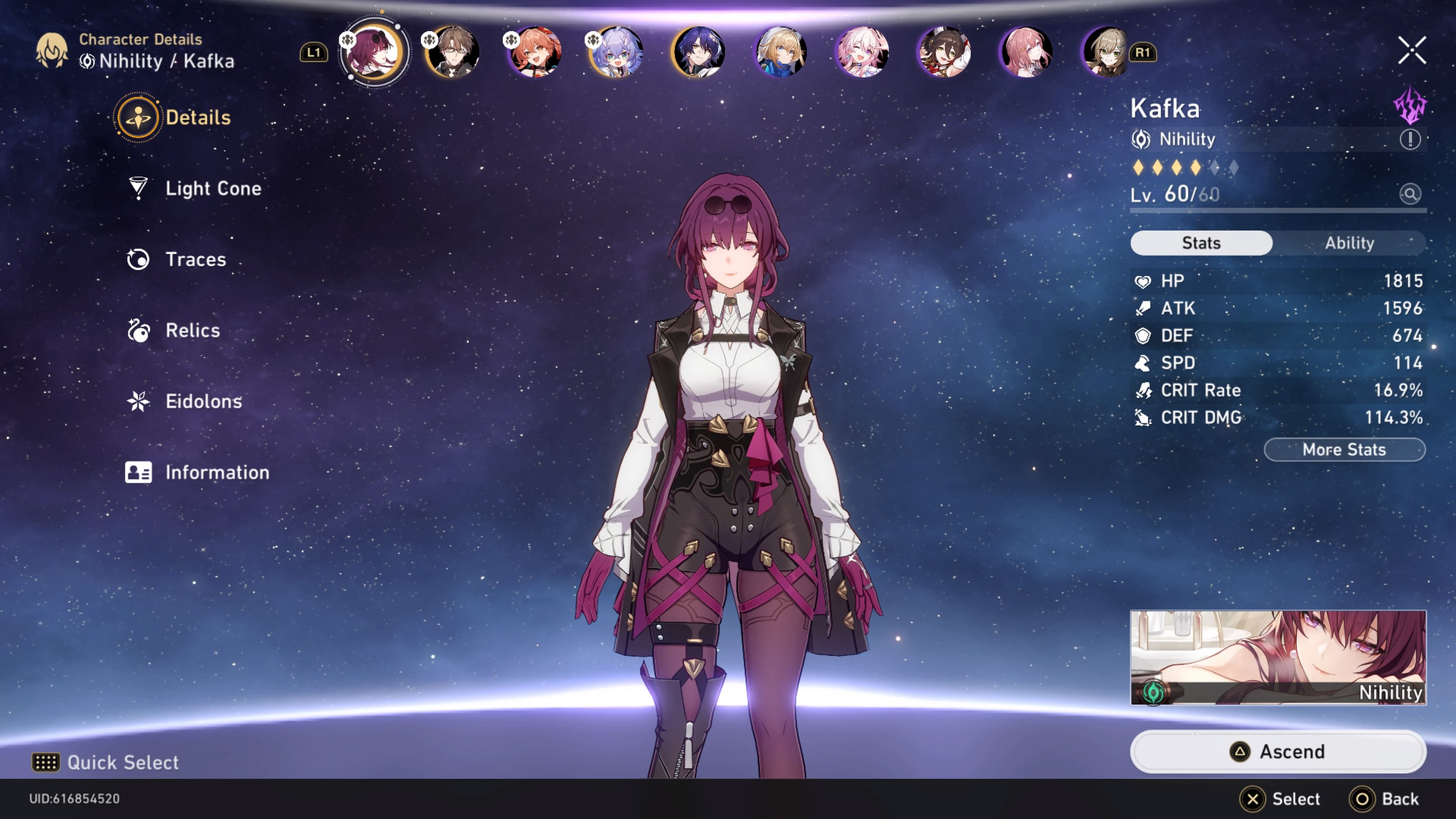Image resolution: width=1456 pixels, height=819 pixels.
Task: Expand More Stats
Action: [1344, 449]
